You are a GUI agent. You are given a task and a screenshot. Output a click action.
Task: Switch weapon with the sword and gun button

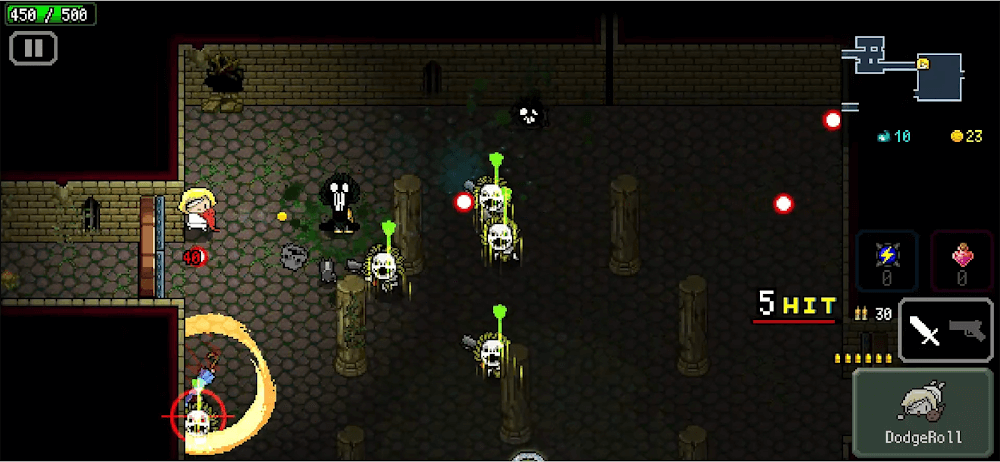945,330
